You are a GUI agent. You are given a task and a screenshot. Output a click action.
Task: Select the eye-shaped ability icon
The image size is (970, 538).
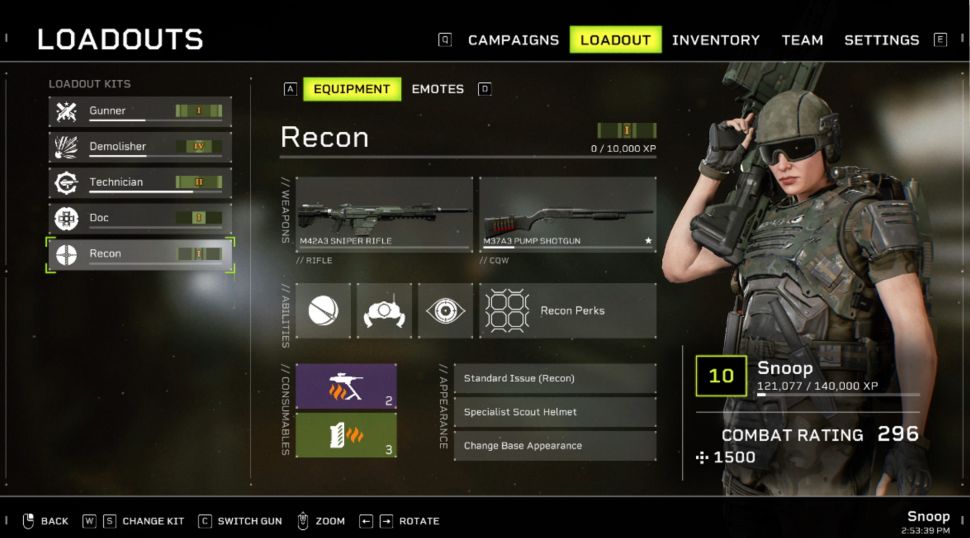click(x=445, y=311)
